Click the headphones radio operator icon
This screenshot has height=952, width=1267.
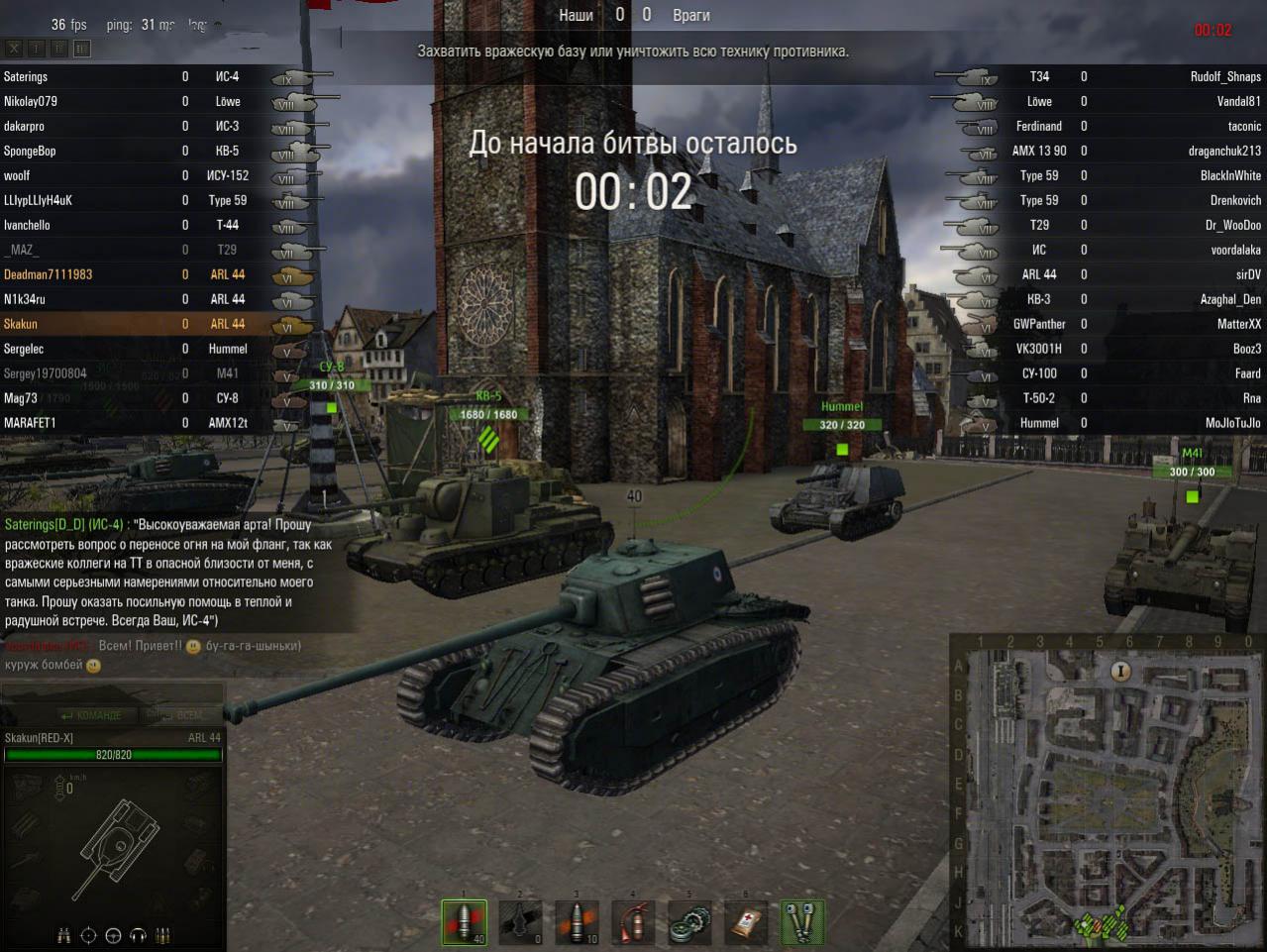(138, 935)
